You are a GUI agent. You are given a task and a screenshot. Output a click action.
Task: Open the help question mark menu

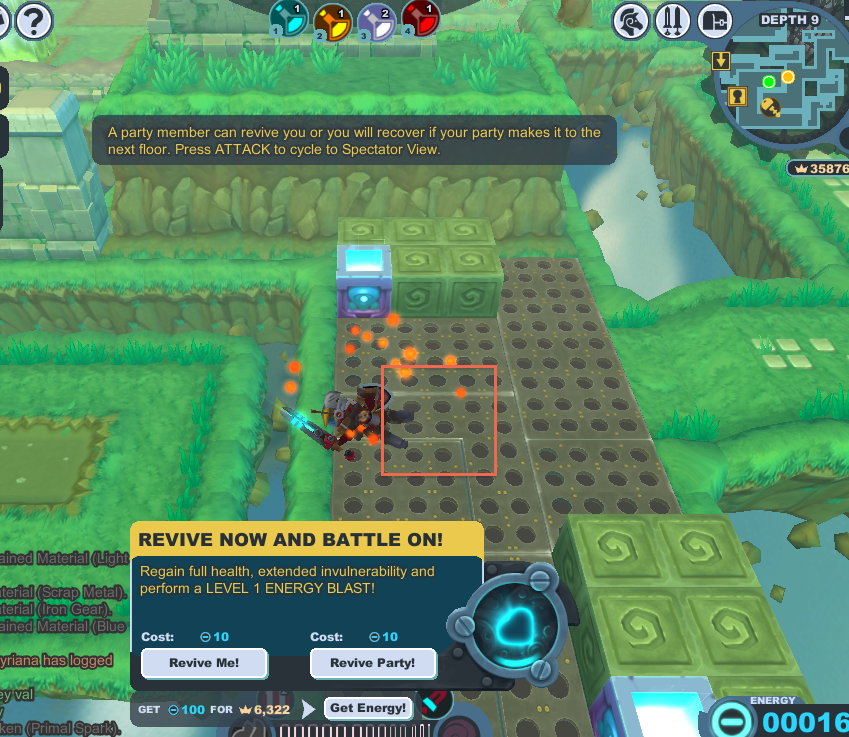point(33,19)
